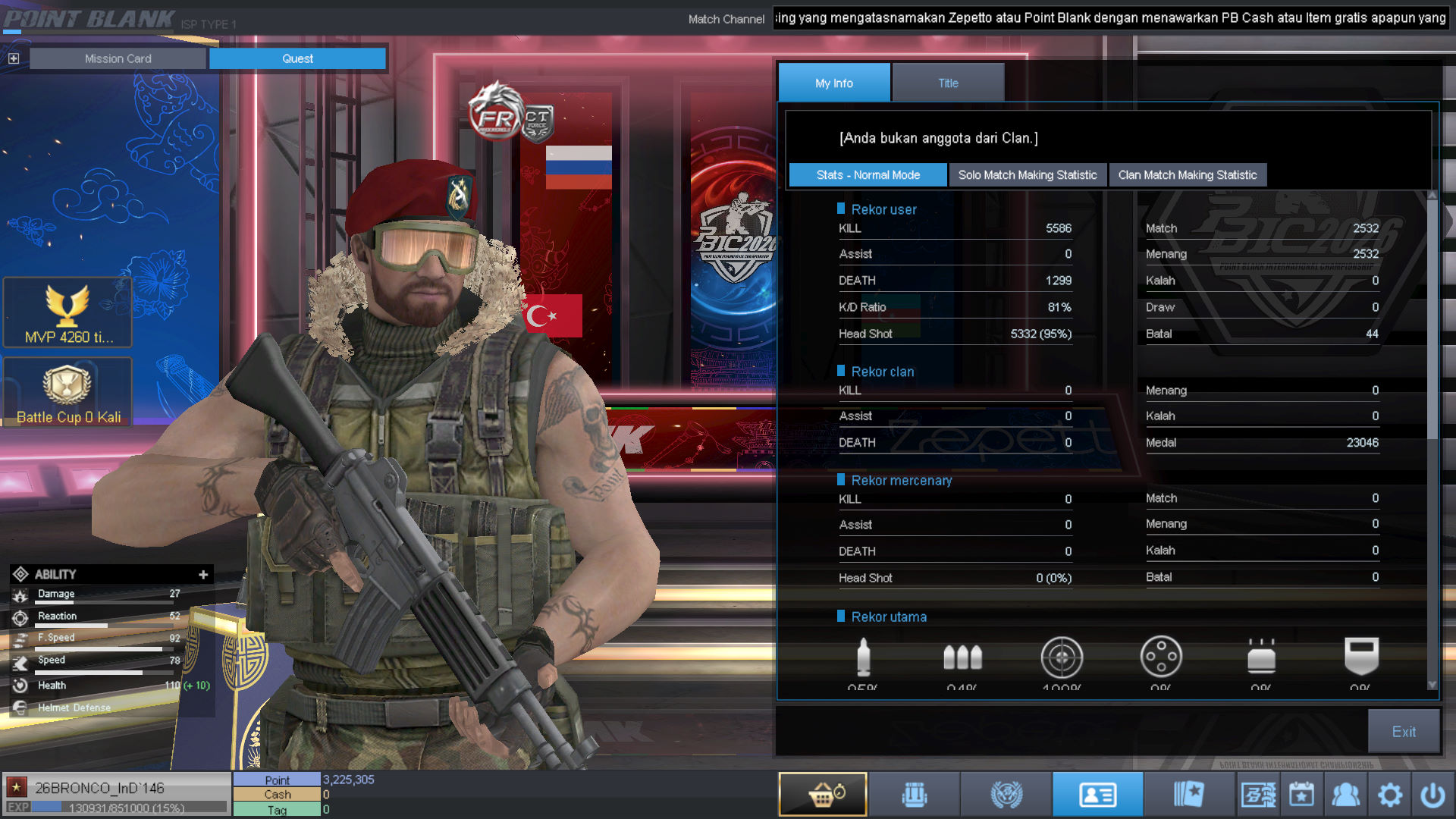Image resolution: width=1456 pixels, height=819 pixels.
Task: Select the My Info tab
Action: click(x=834, y=83)
